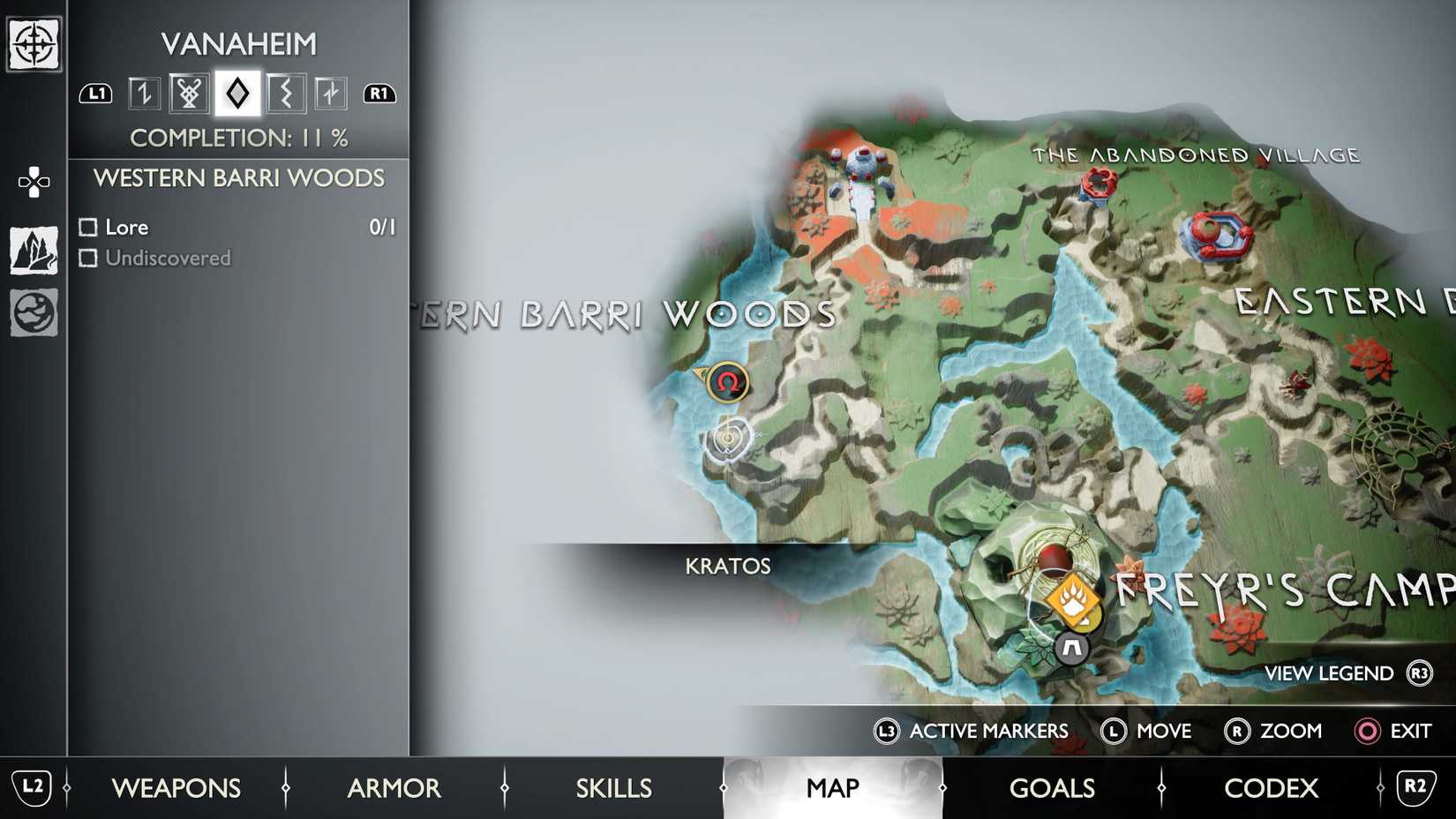Select the Mystic Gateway marker near Freyr's Camp
This screenshot has height=819, width=1456.
(x=1070, y=648)
